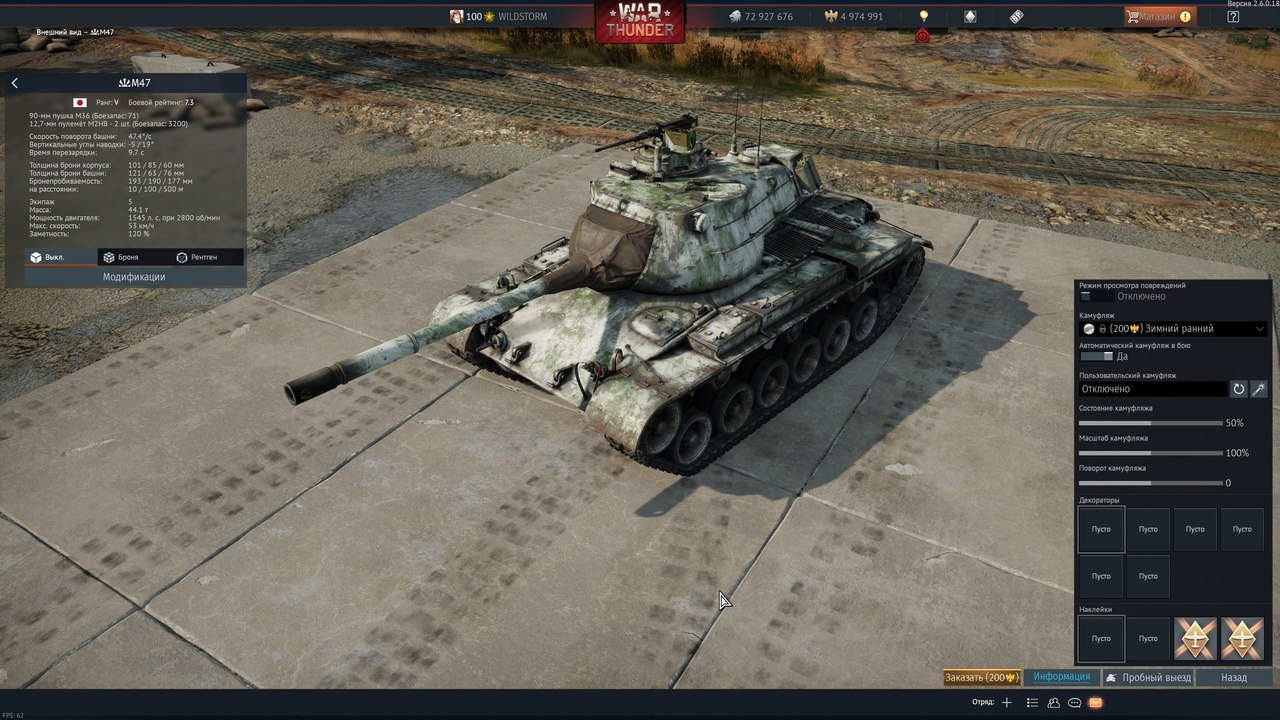Click the War Thunder logo

(x=640, y=20)
